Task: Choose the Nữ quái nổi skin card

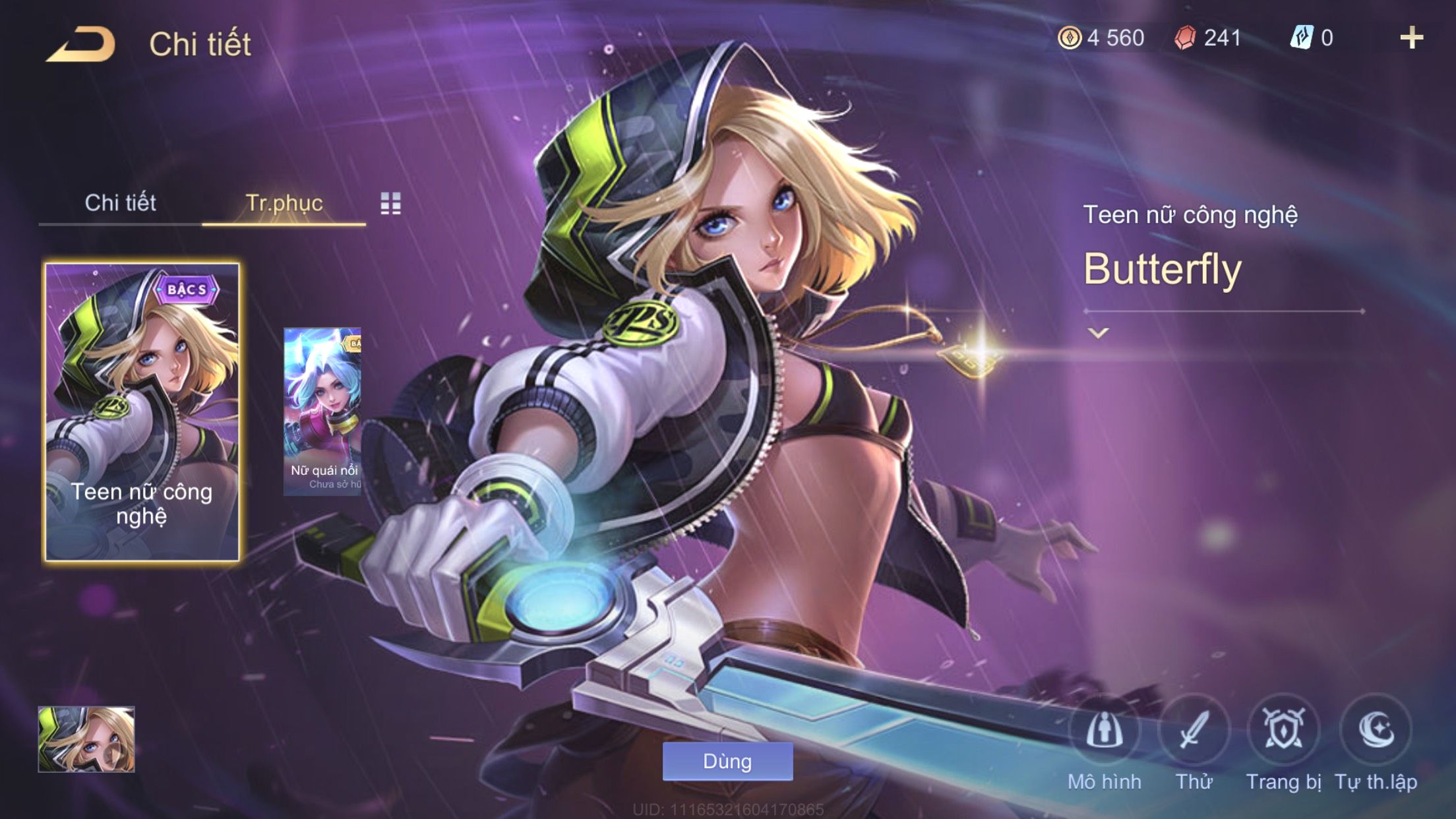Action: (322, 412)
